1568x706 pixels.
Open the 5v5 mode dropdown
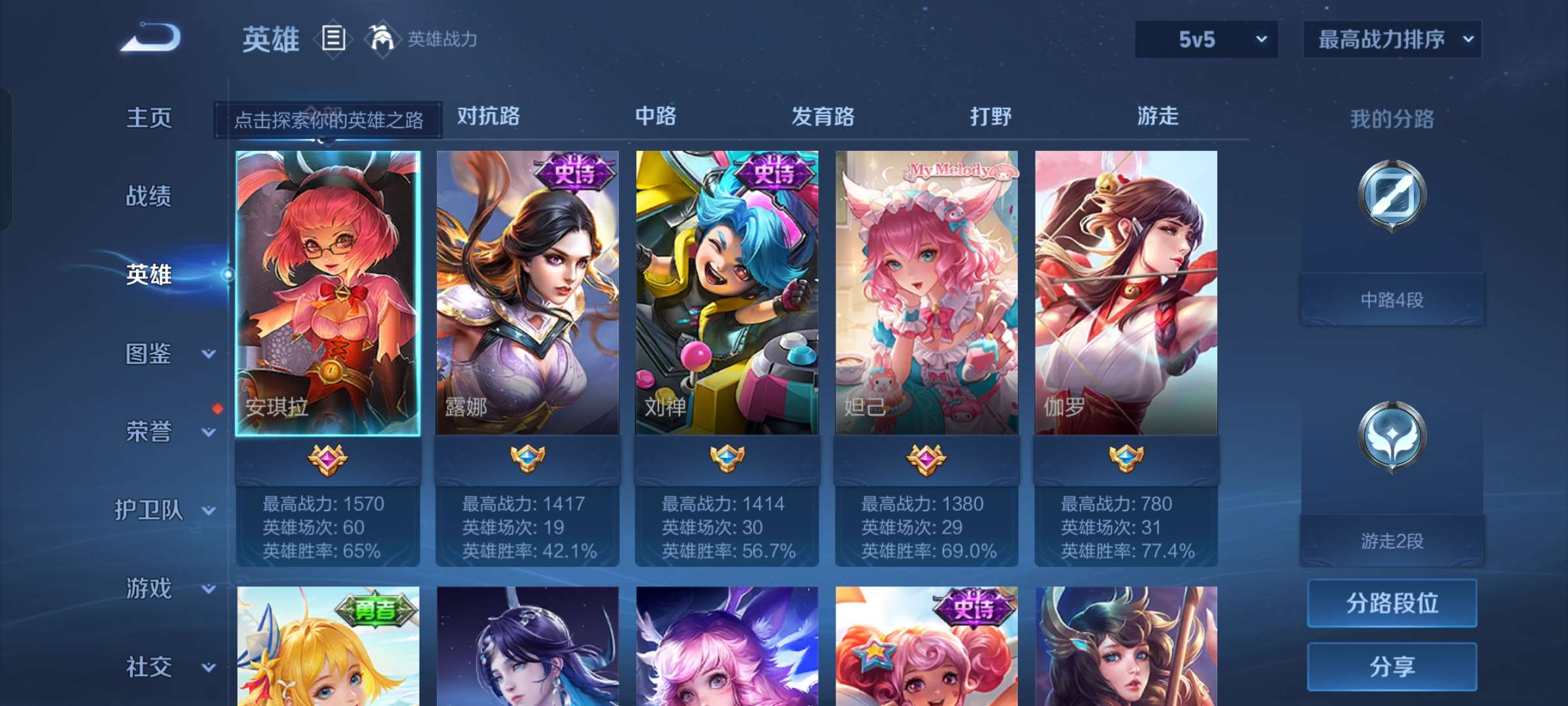[x=1205, y=39]
